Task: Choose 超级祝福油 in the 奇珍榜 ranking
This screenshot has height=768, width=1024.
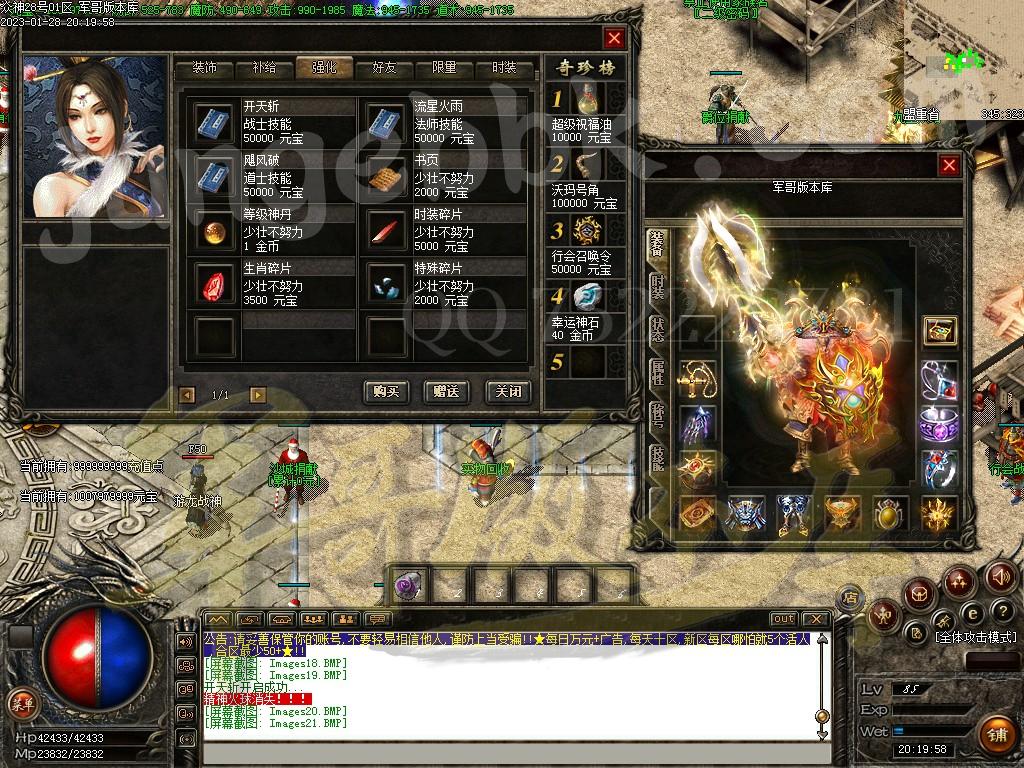Action: click(x=588, y=98)
